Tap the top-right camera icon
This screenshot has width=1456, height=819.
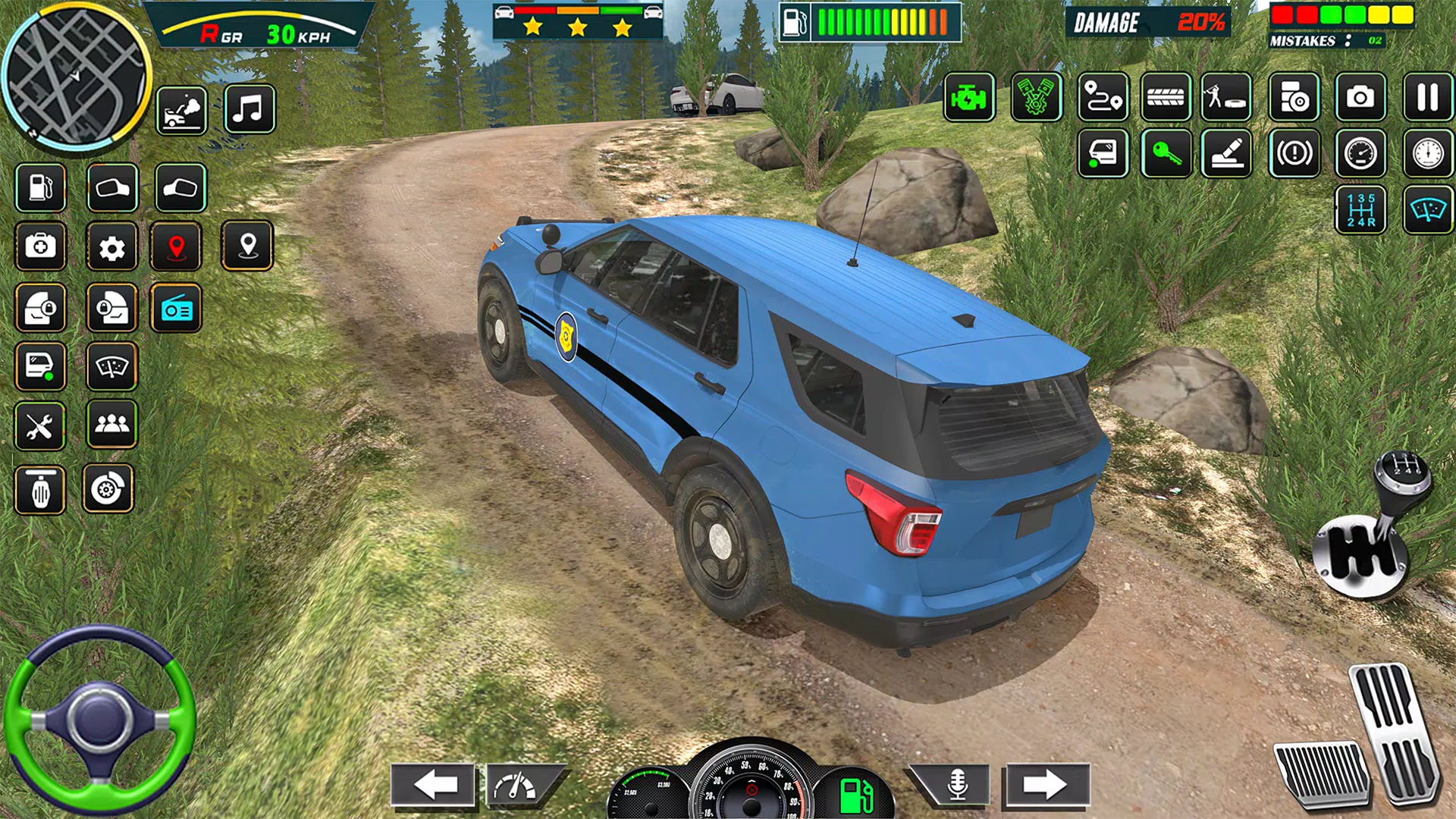point(1360,98)
